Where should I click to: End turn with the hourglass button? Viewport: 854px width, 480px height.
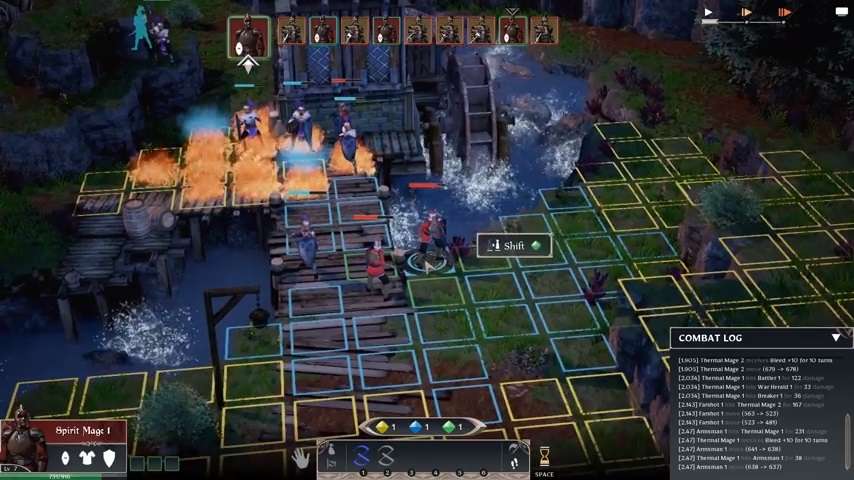pyautogui.click(x=544, y=457)
